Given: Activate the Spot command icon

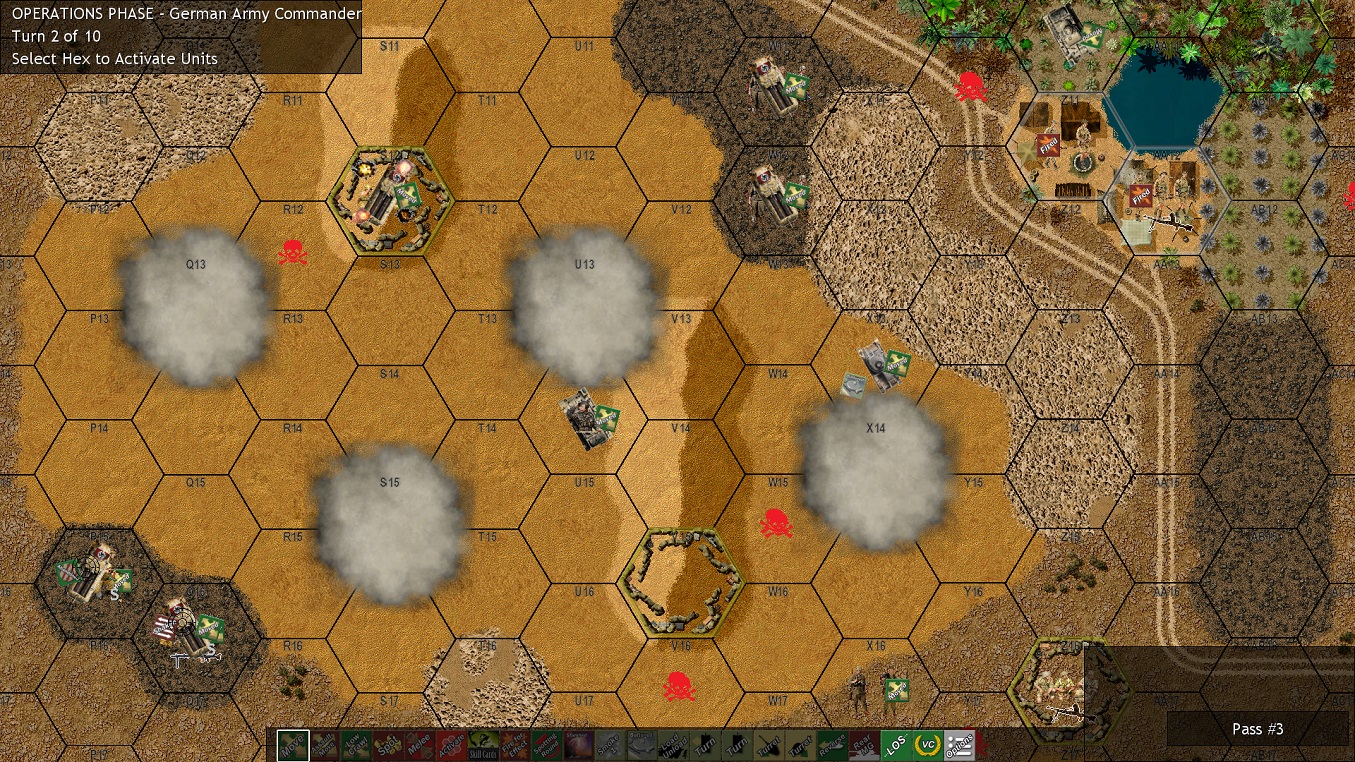Looking at the screenshot, I should tap(391, 744).
